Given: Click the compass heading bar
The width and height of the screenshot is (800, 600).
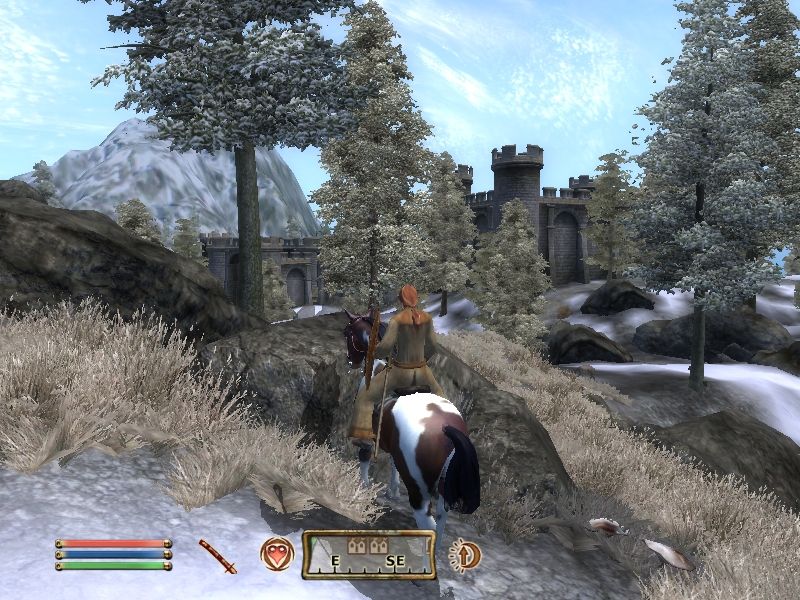Looking at the screenshot, I should pos(369,555).
